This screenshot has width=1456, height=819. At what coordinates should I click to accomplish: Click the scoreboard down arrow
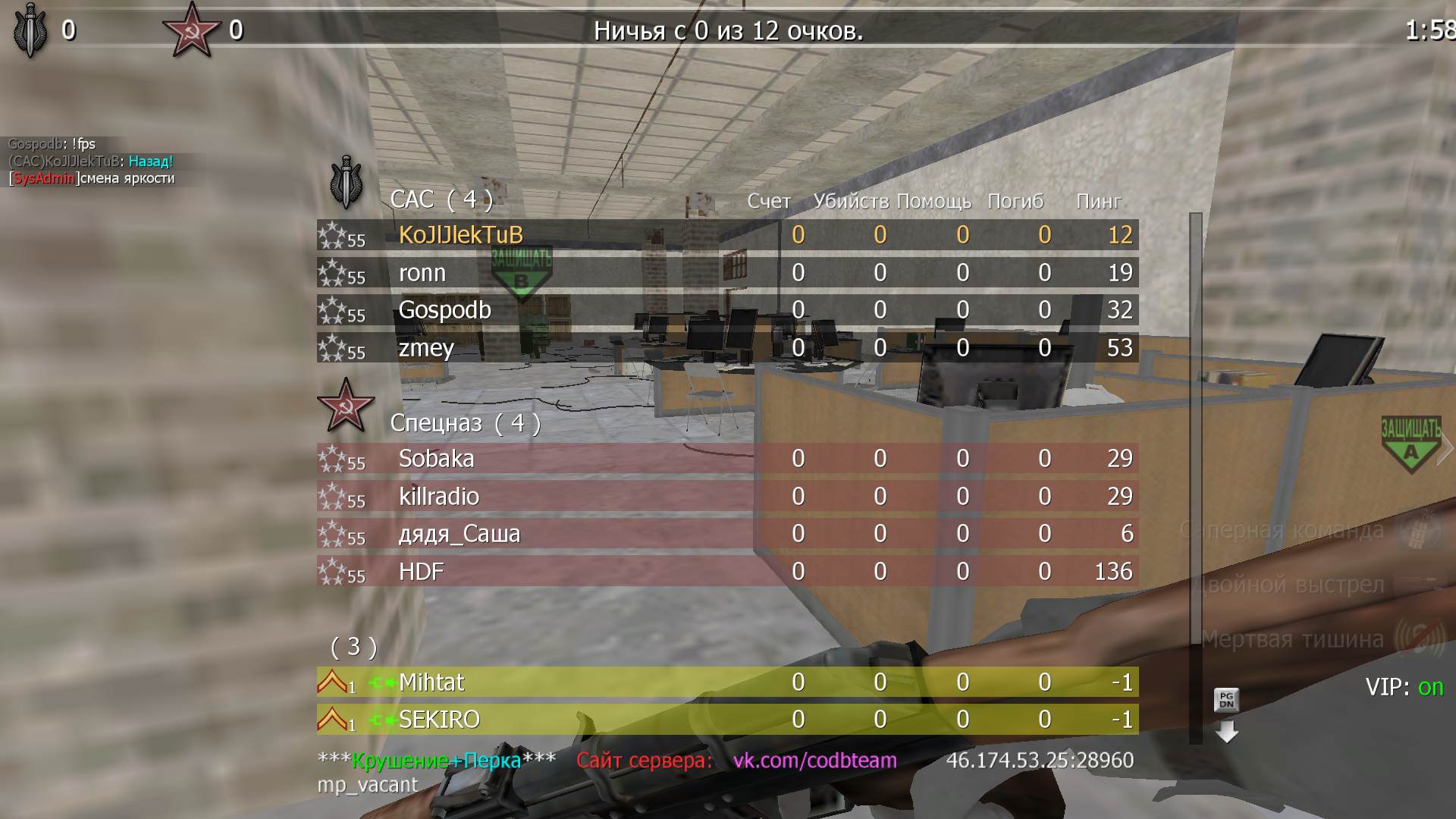click(1226, 732)
